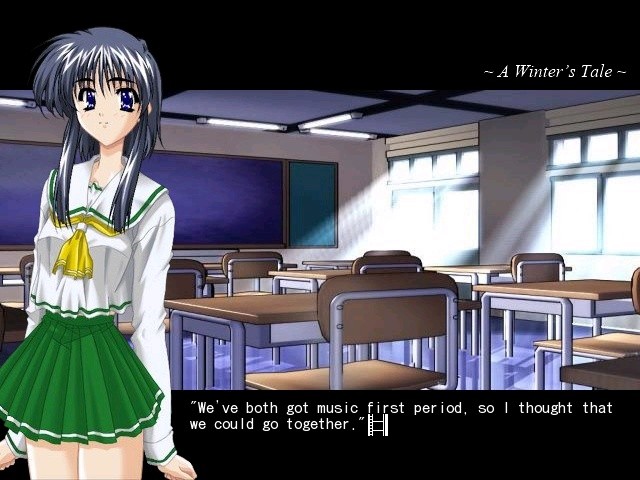640x480 pixels.
Task: Click the page-advance cursor after the dialogue text
Action: coord(377,426)
